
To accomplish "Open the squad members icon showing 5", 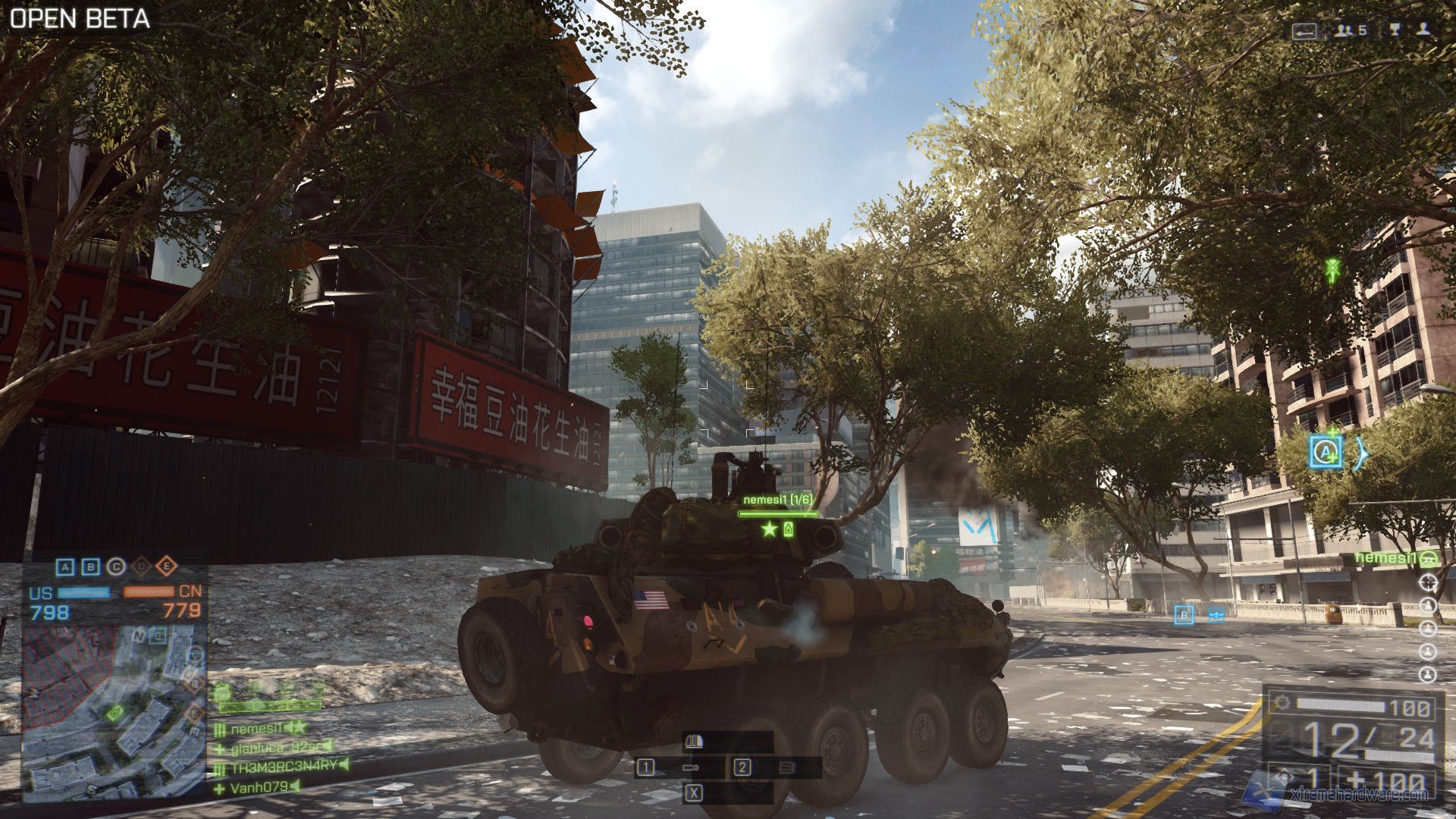I will [x=1351, y=30].
